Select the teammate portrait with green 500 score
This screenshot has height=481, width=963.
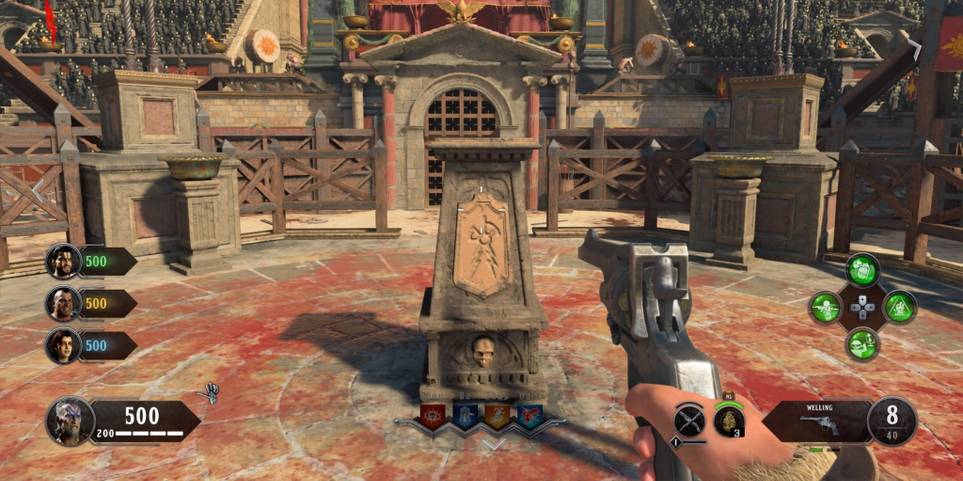[x=64, y=262]
